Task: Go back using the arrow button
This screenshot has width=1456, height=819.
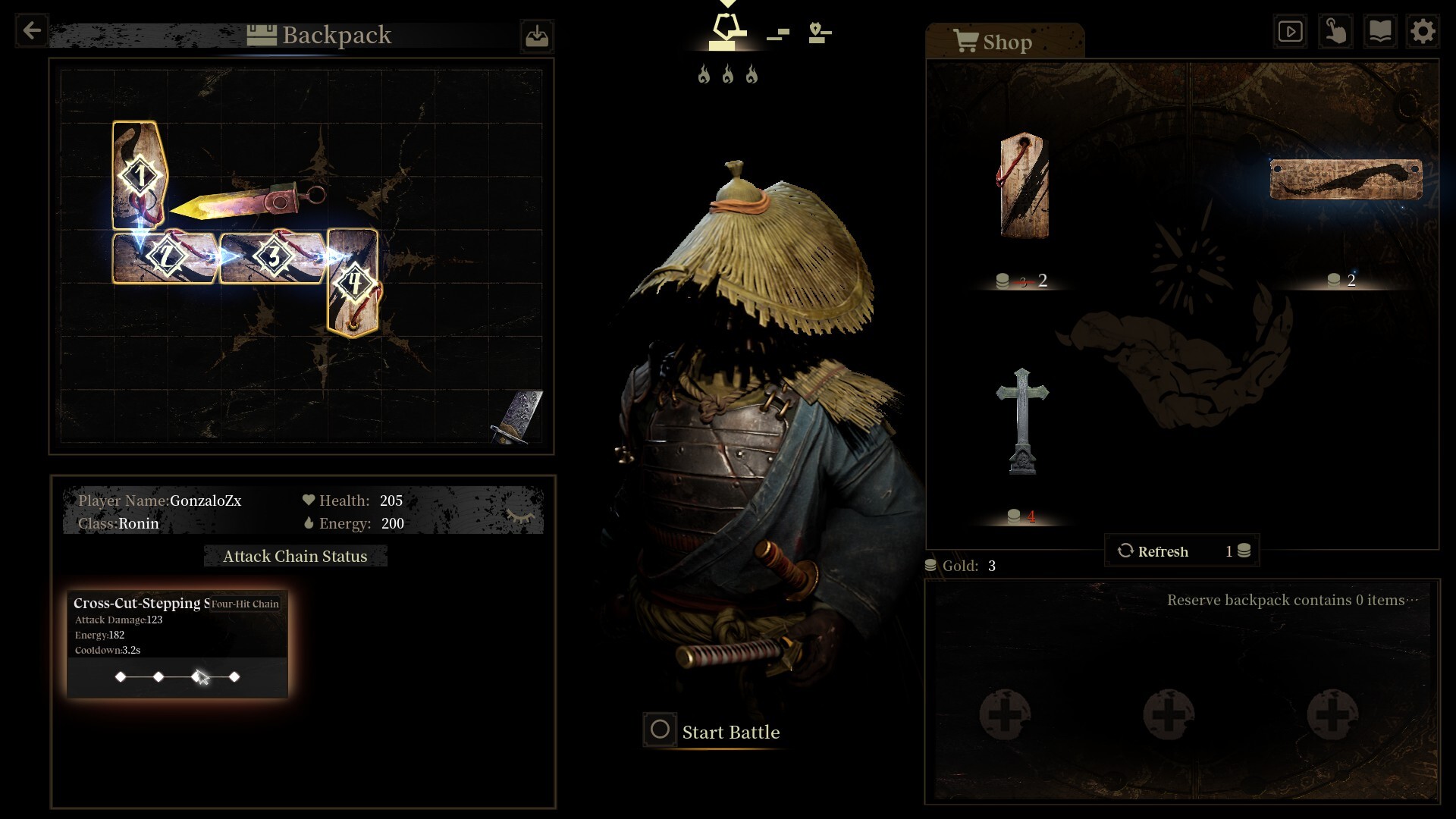Action: coord(32,31)
